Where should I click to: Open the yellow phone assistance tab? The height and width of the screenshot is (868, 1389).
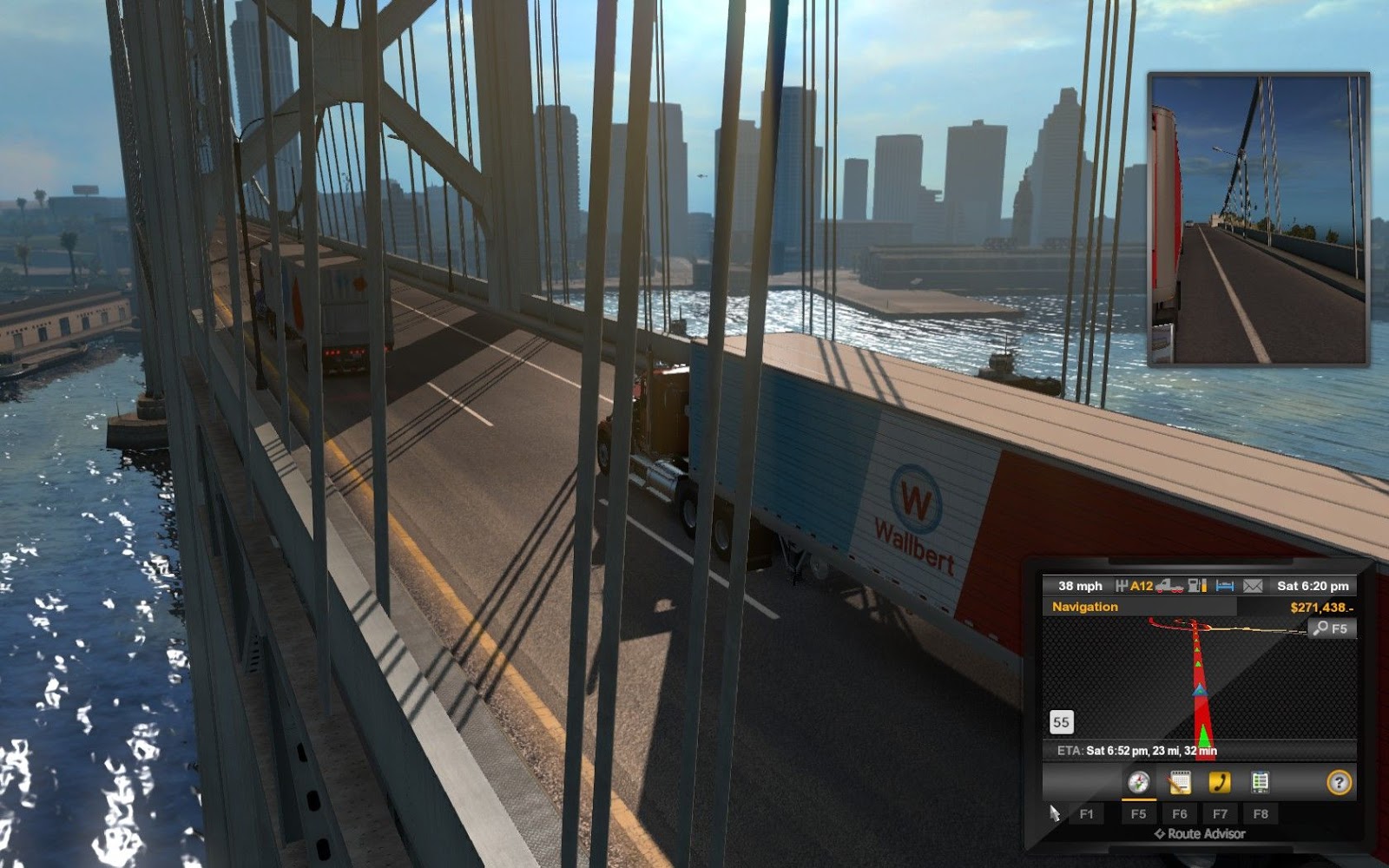coord(1220,782)
